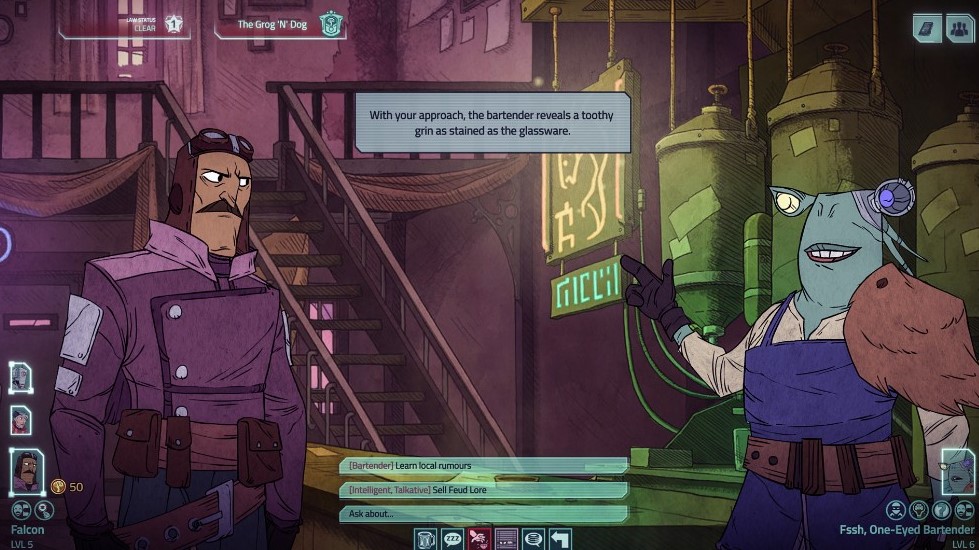Choose the "Learn local rumours" dialogue option
979x550 pixels.
click(484, 466)
